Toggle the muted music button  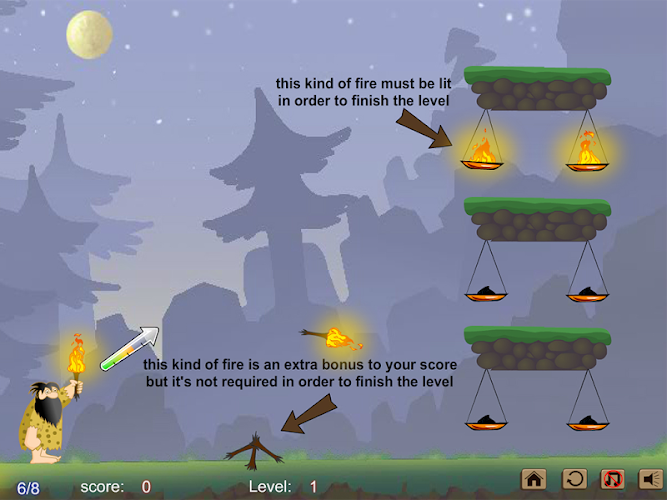(611, 479)
